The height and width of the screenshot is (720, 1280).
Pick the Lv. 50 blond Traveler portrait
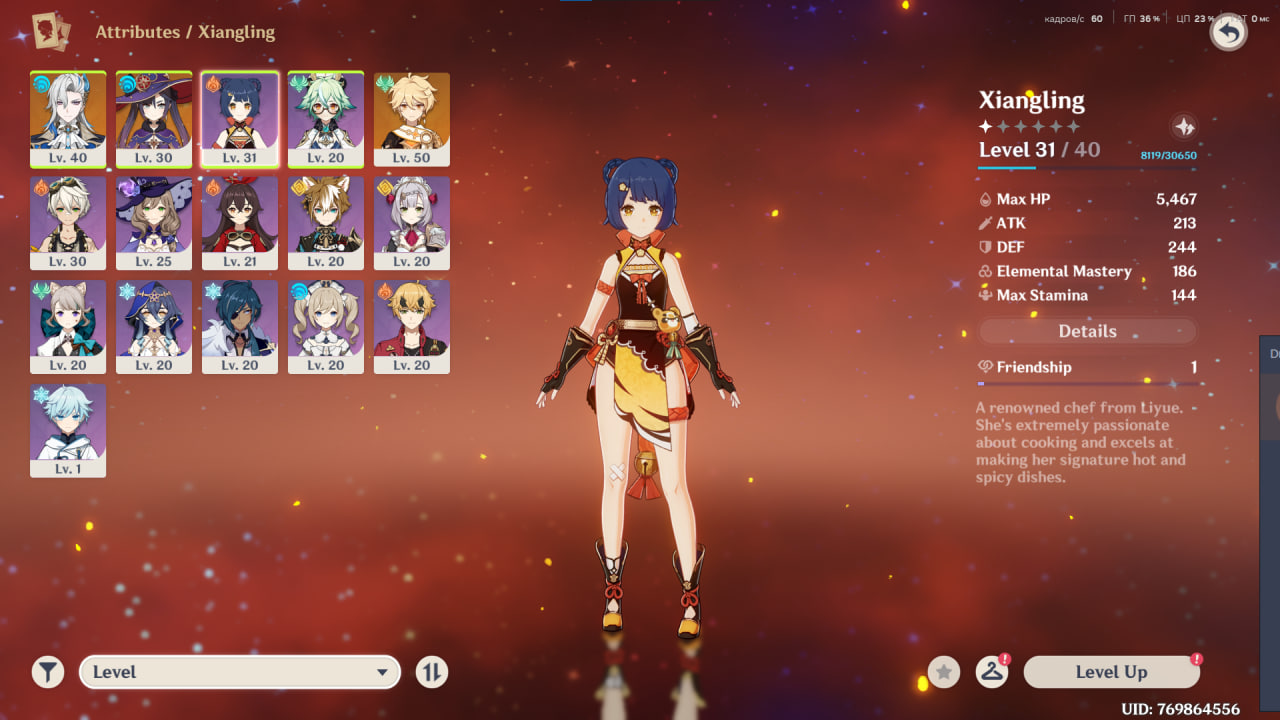pyautogui.click(x=412, y=119)
